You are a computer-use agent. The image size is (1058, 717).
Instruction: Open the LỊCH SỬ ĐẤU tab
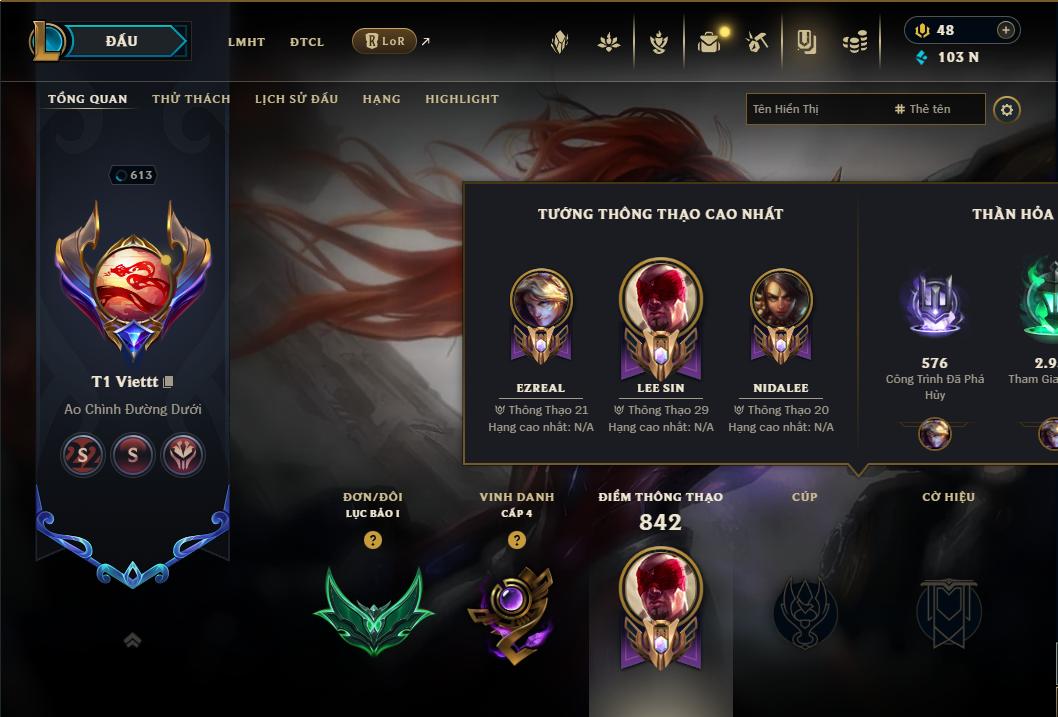click(296, 99)
